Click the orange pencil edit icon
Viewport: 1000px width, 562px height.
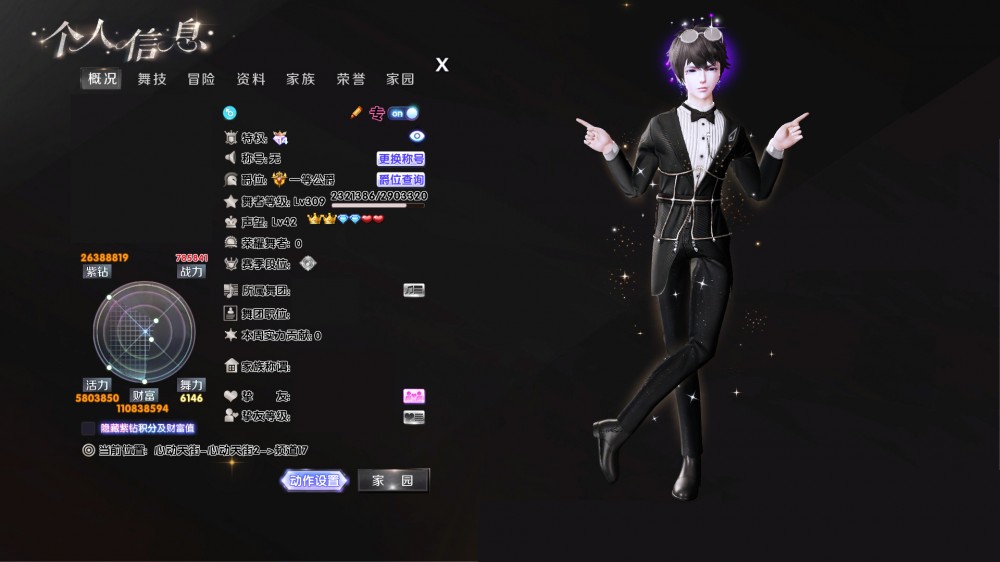(355, 113)
